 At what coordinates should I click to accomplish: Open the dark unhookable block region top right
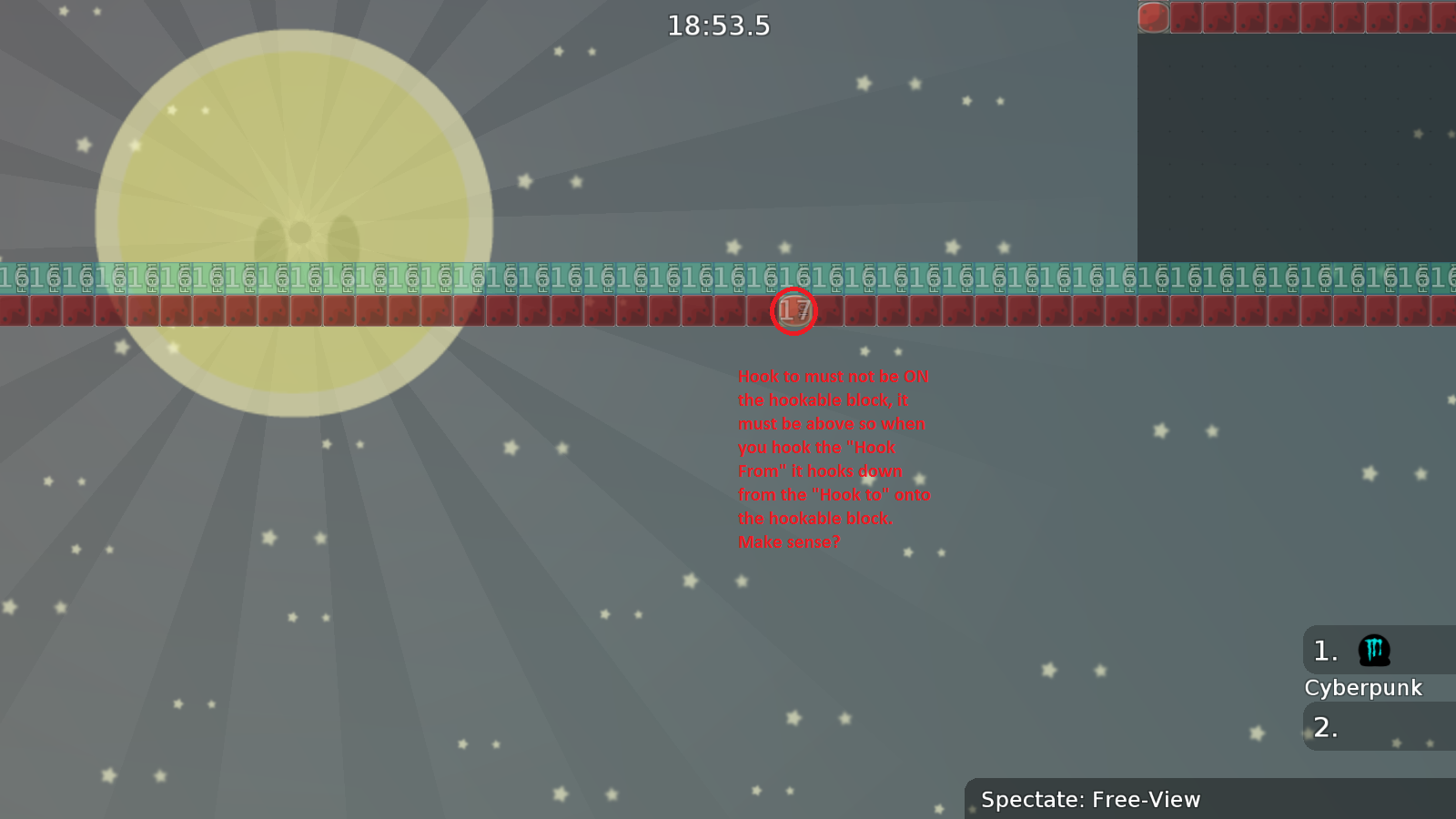coord(1292,146)
